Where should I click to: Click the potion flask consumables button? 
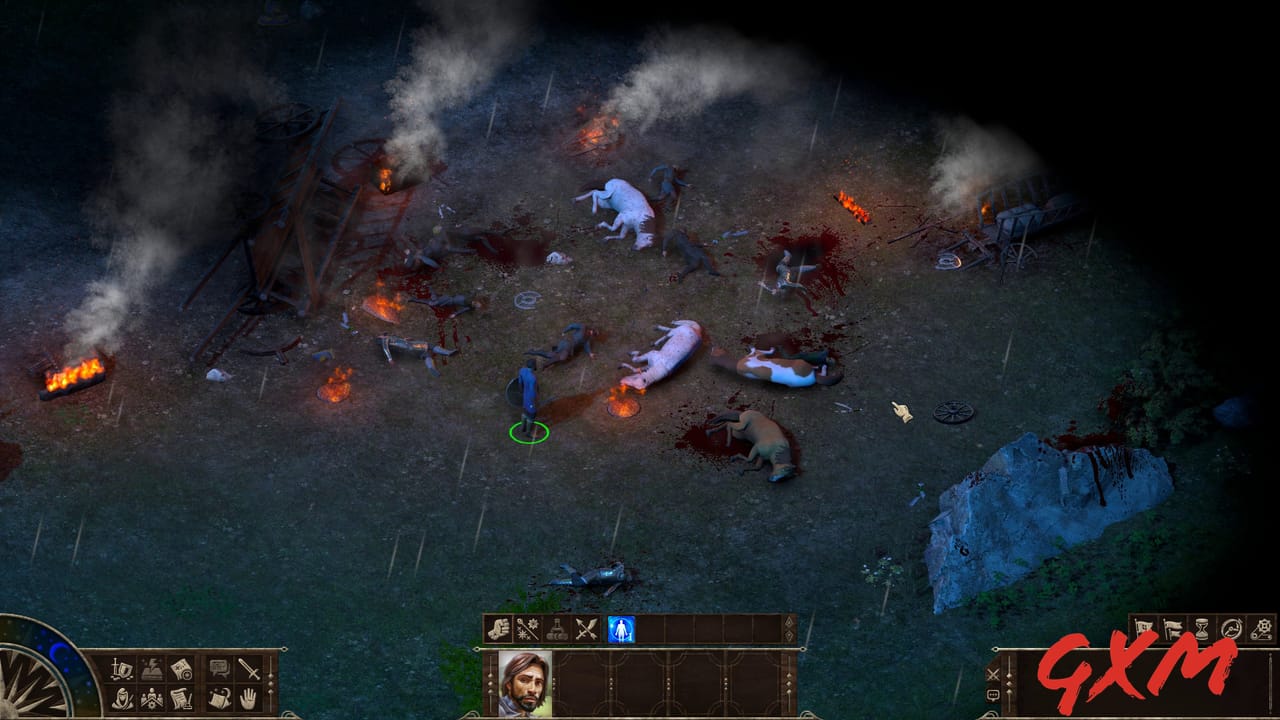click(557, 628)
